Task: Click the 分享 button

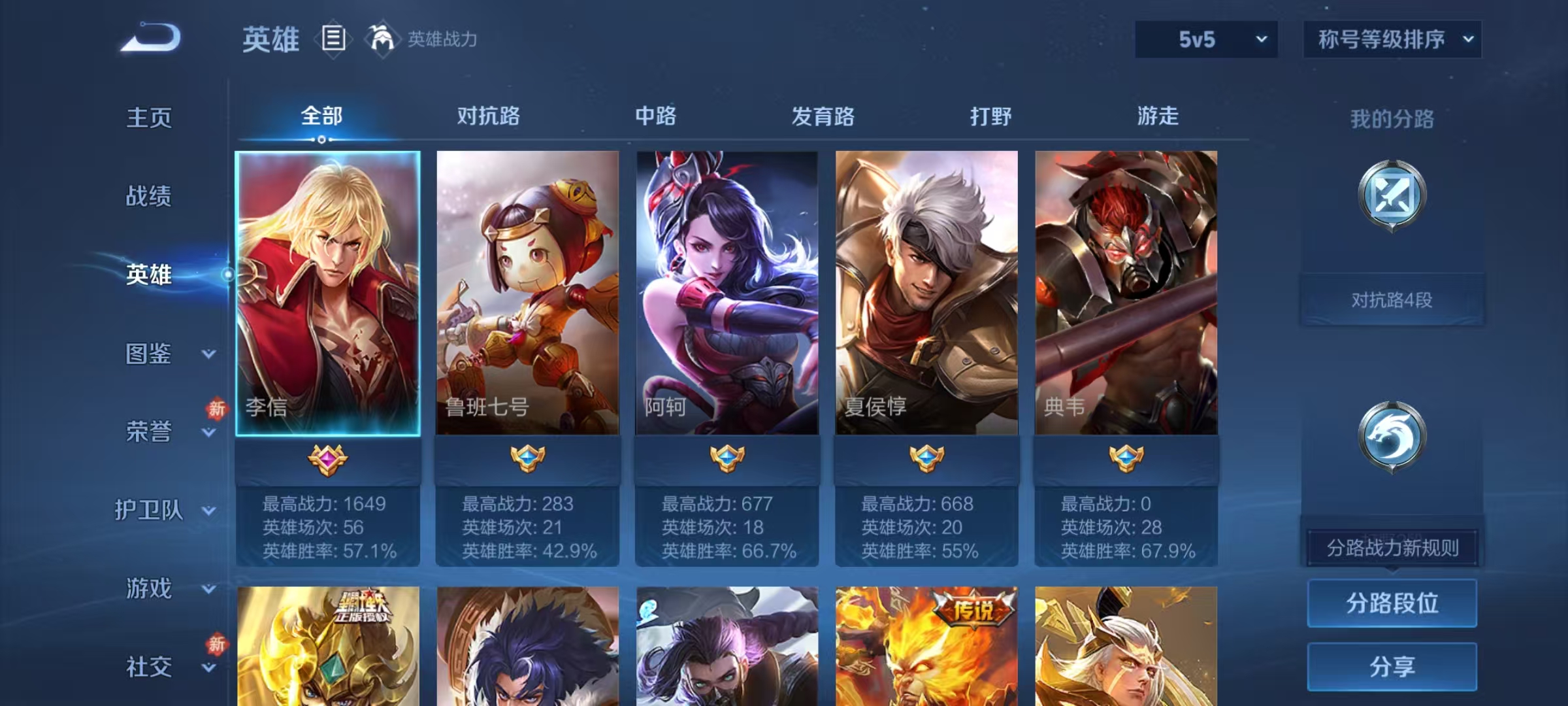Action: 1392,665
